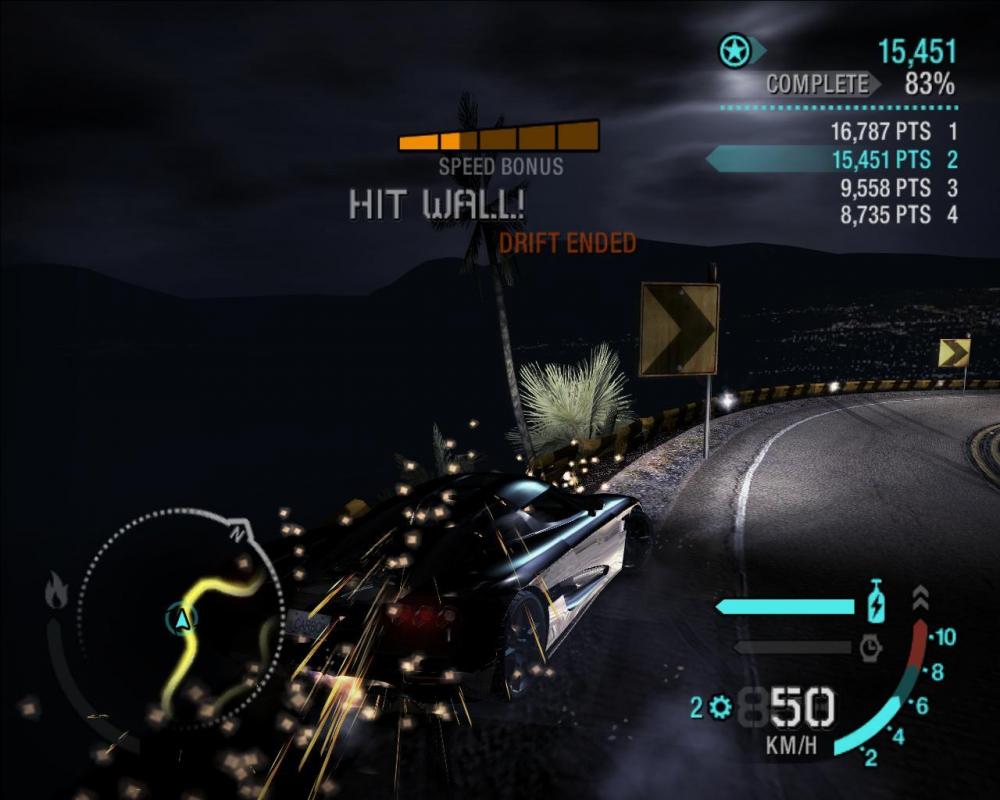This screenshot has height=800, width=1000.
Task: Select the first-place 16,787 PTS leaderboard row
Action: coord(892,131)
